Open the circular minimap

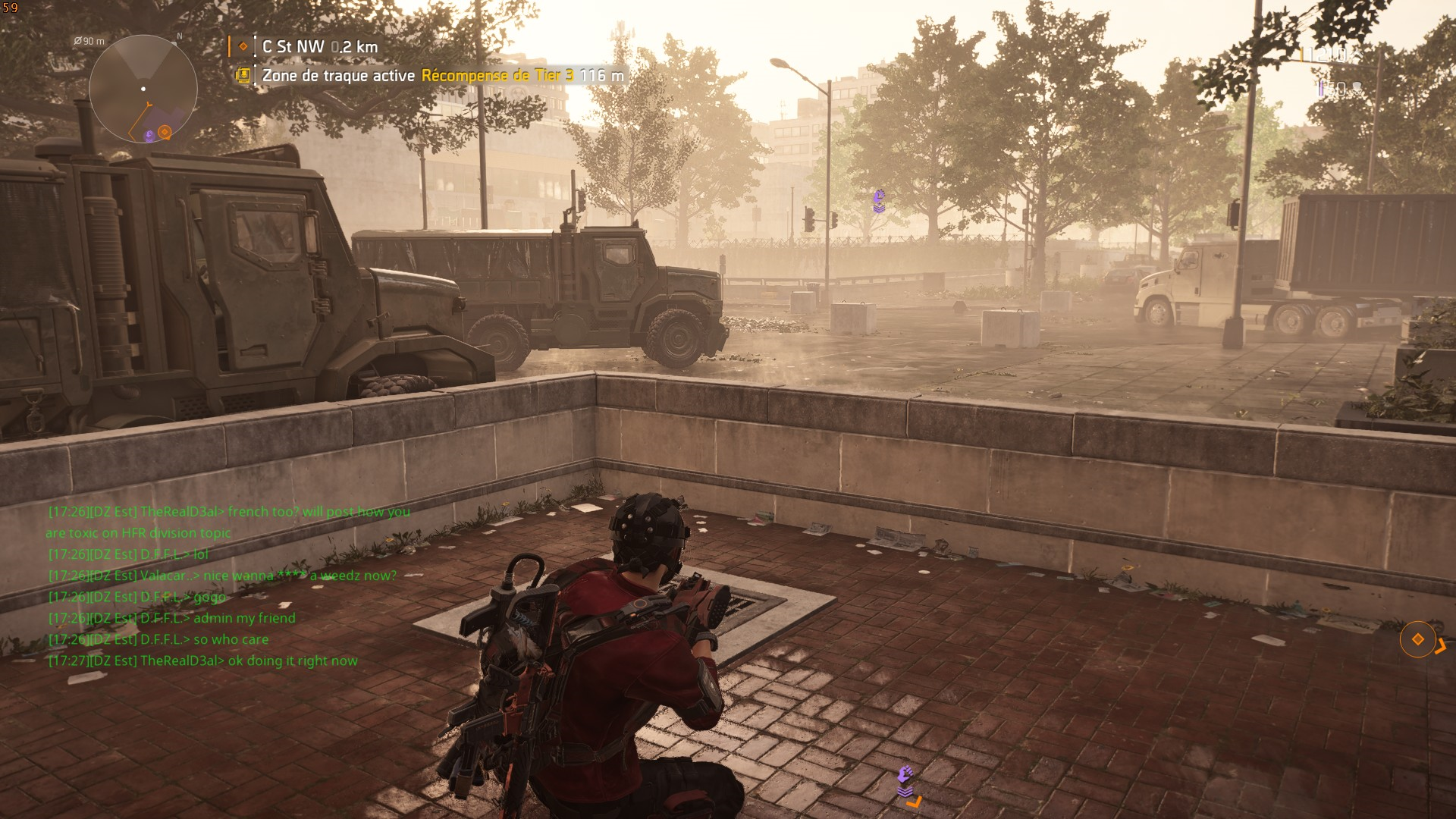143,89
